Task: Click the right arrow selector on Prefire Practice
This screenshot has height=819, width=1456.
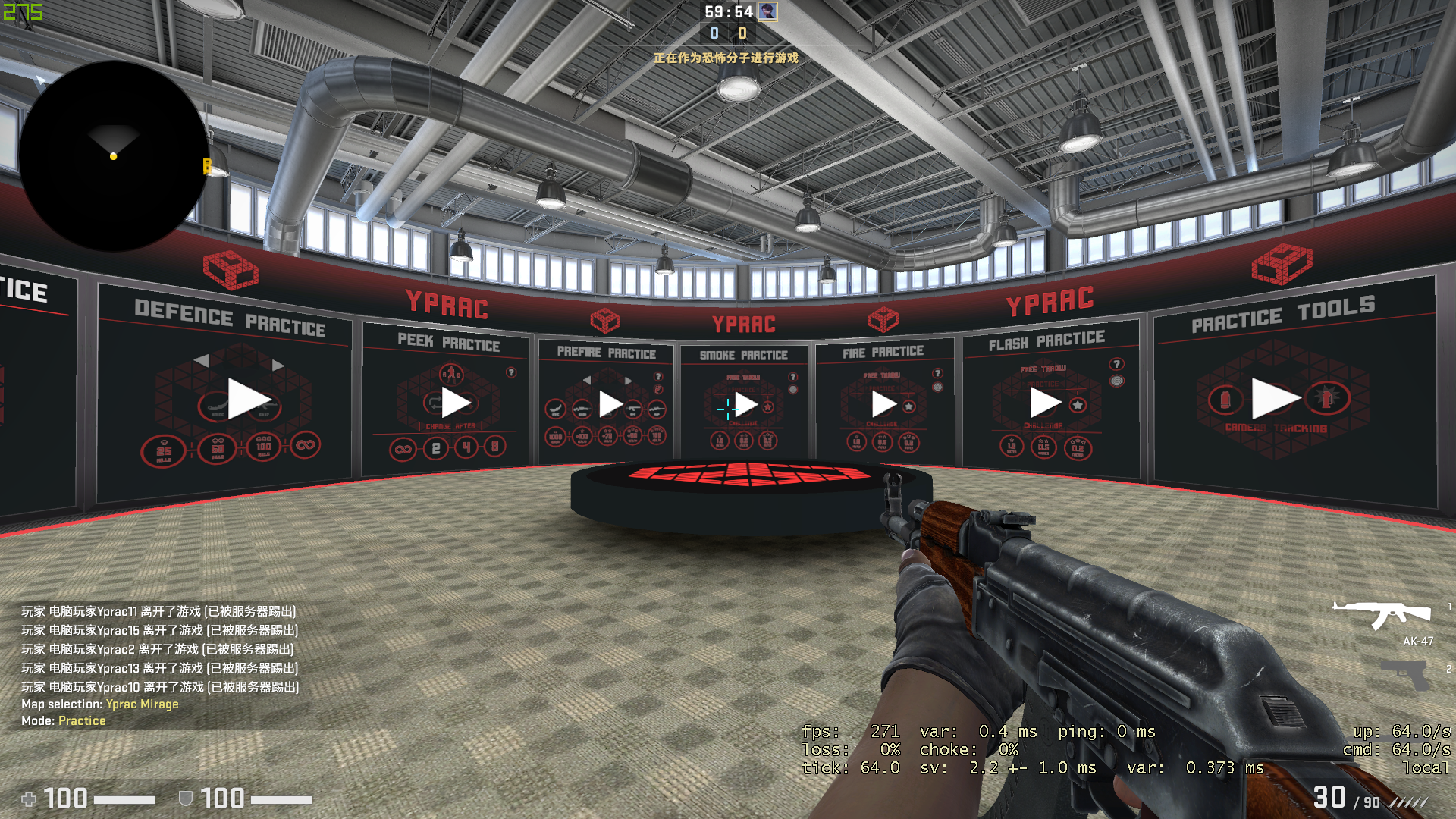Action: point(627,380)
